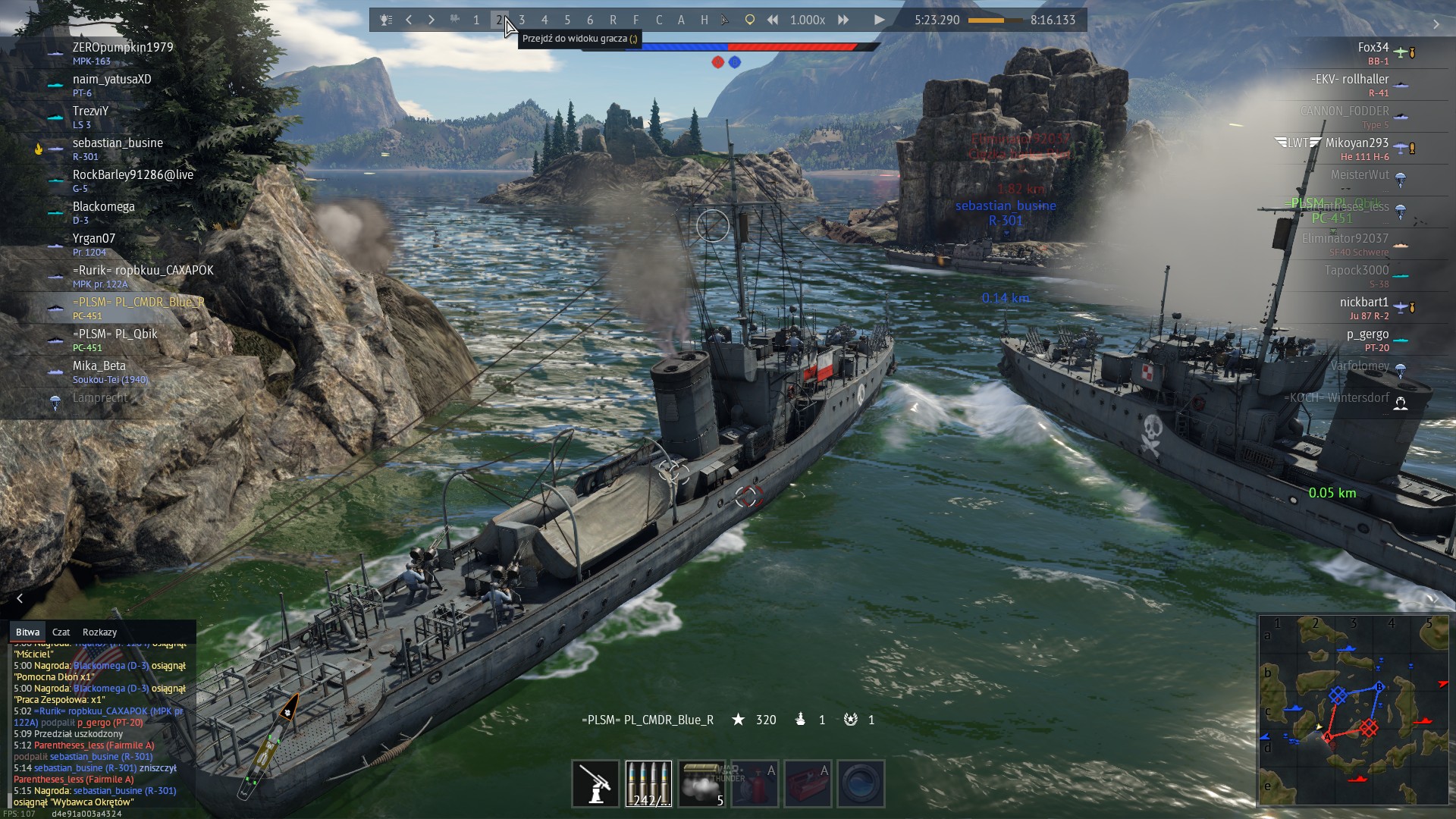This screenshot has height=819, width=1456.
Task: Switch to the next player view
Action: (431, 20)
